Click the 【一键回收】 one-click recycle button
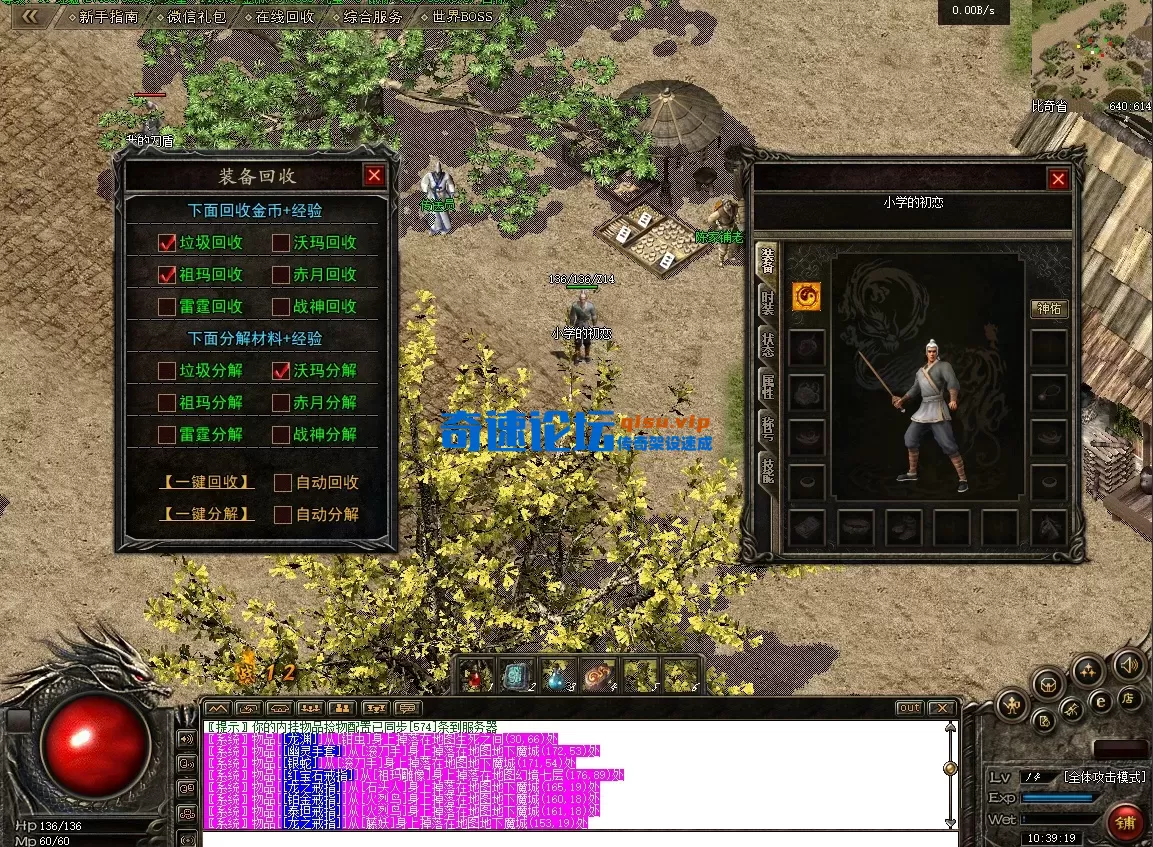 click(x=207, y=482)
